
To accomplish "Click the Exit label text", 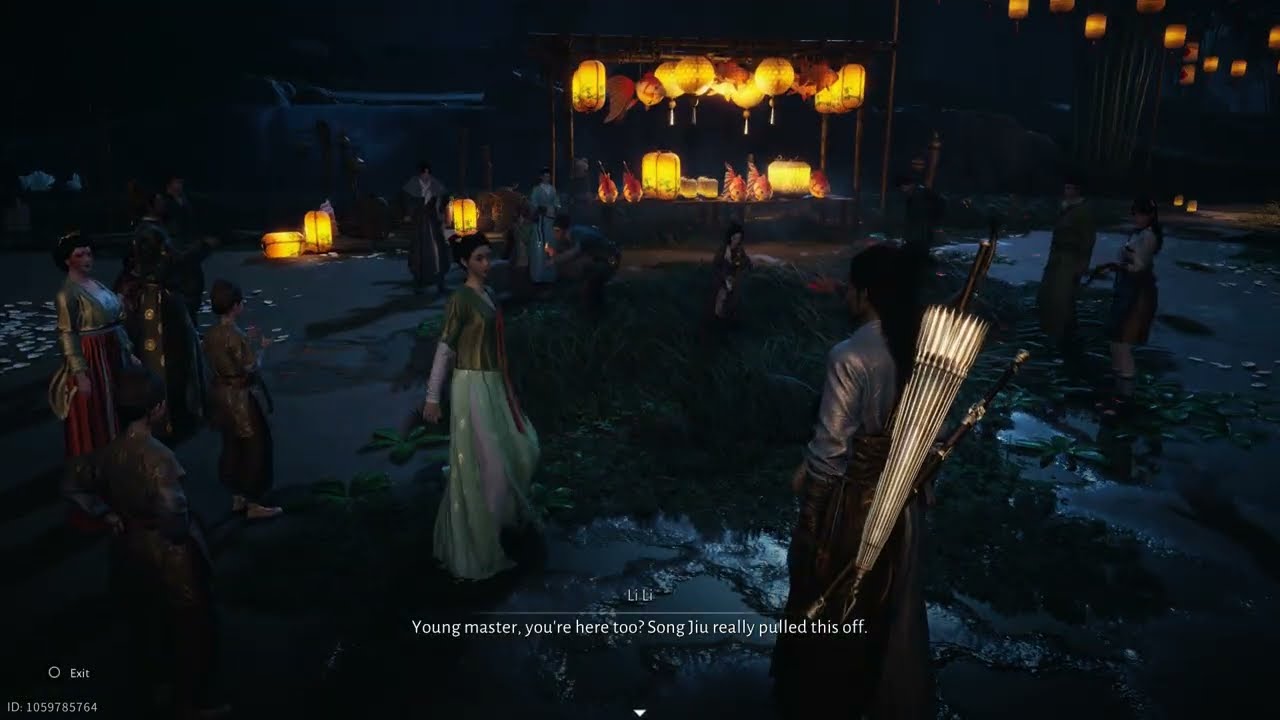I will click(x=78, y=673).
